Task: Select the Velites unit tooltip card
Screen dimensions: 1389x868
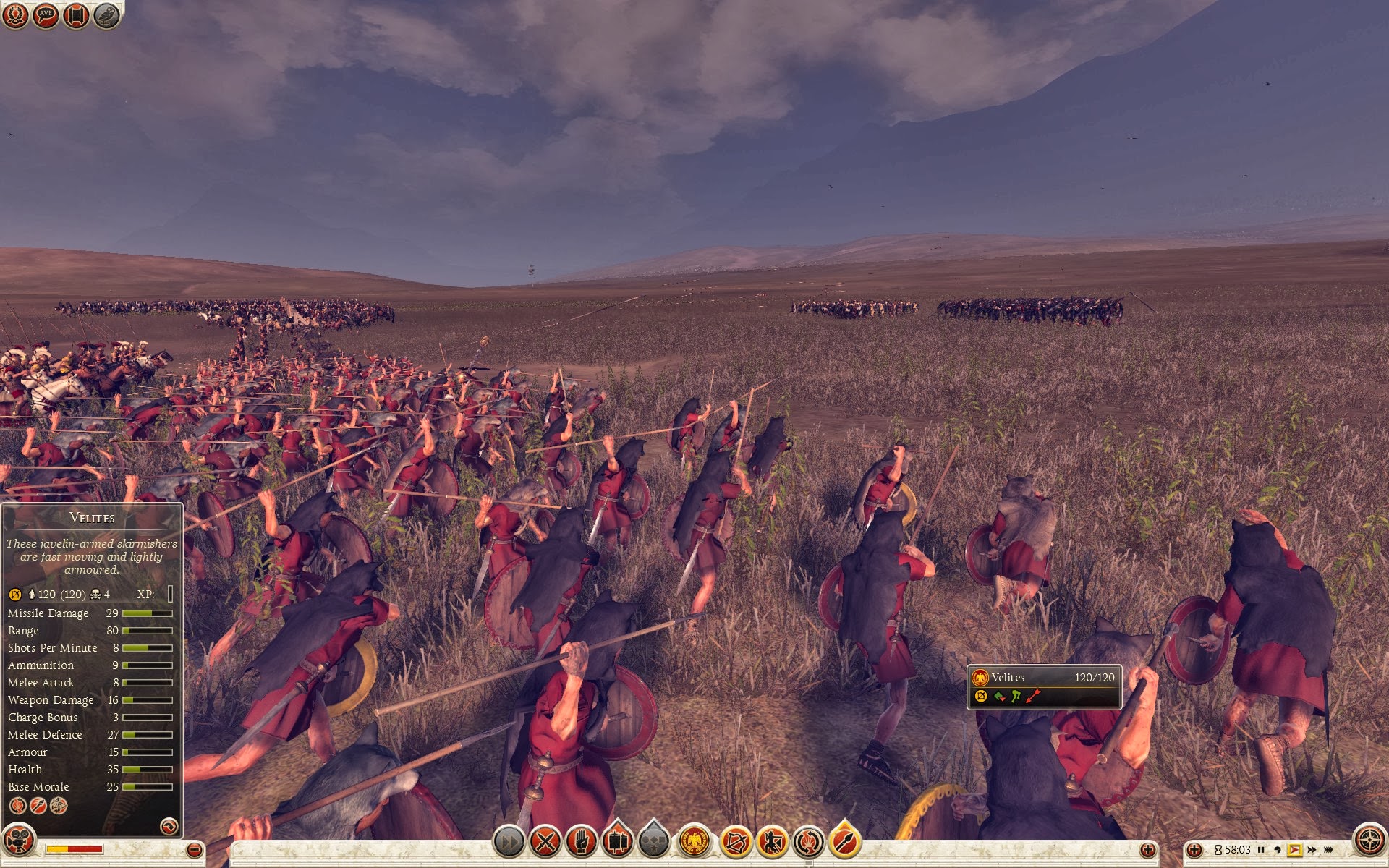Action: (x=1044, y=686)
